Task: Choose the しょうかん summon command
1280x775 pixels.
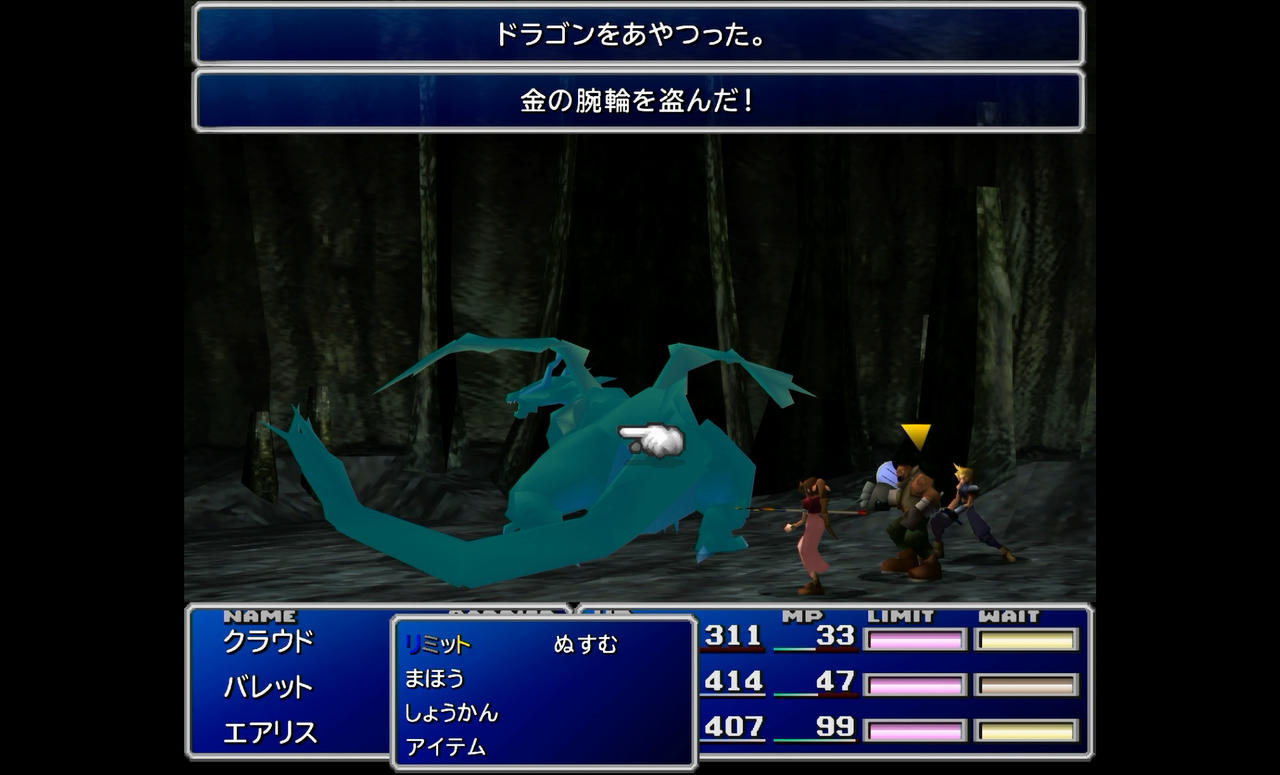Action: click(451, 713)
